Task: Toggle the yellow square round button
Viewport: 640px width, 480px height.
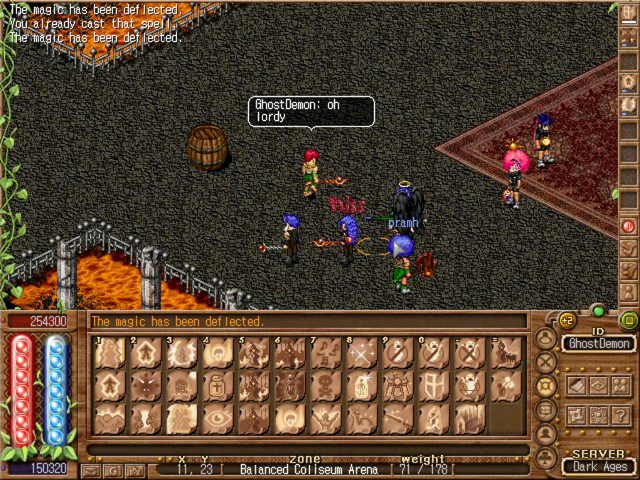Action: pos(628,321)
